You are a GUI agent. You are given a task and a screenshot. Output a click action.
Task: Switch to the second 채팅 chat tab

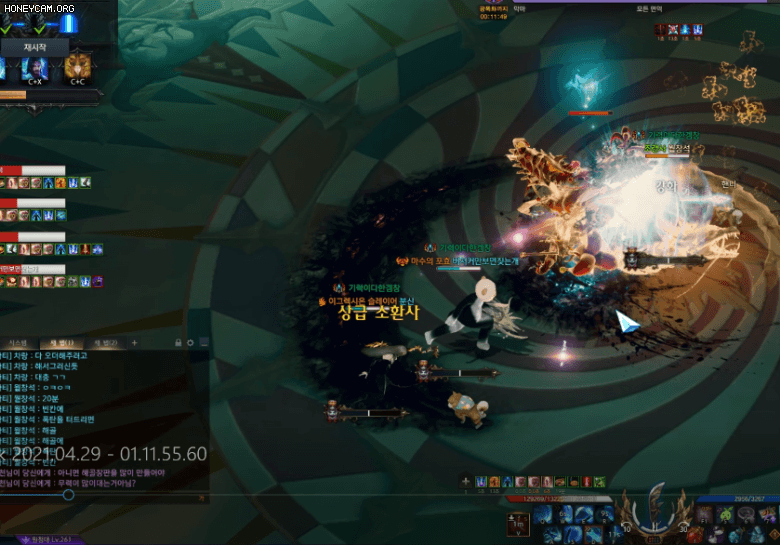pos(107,343)
